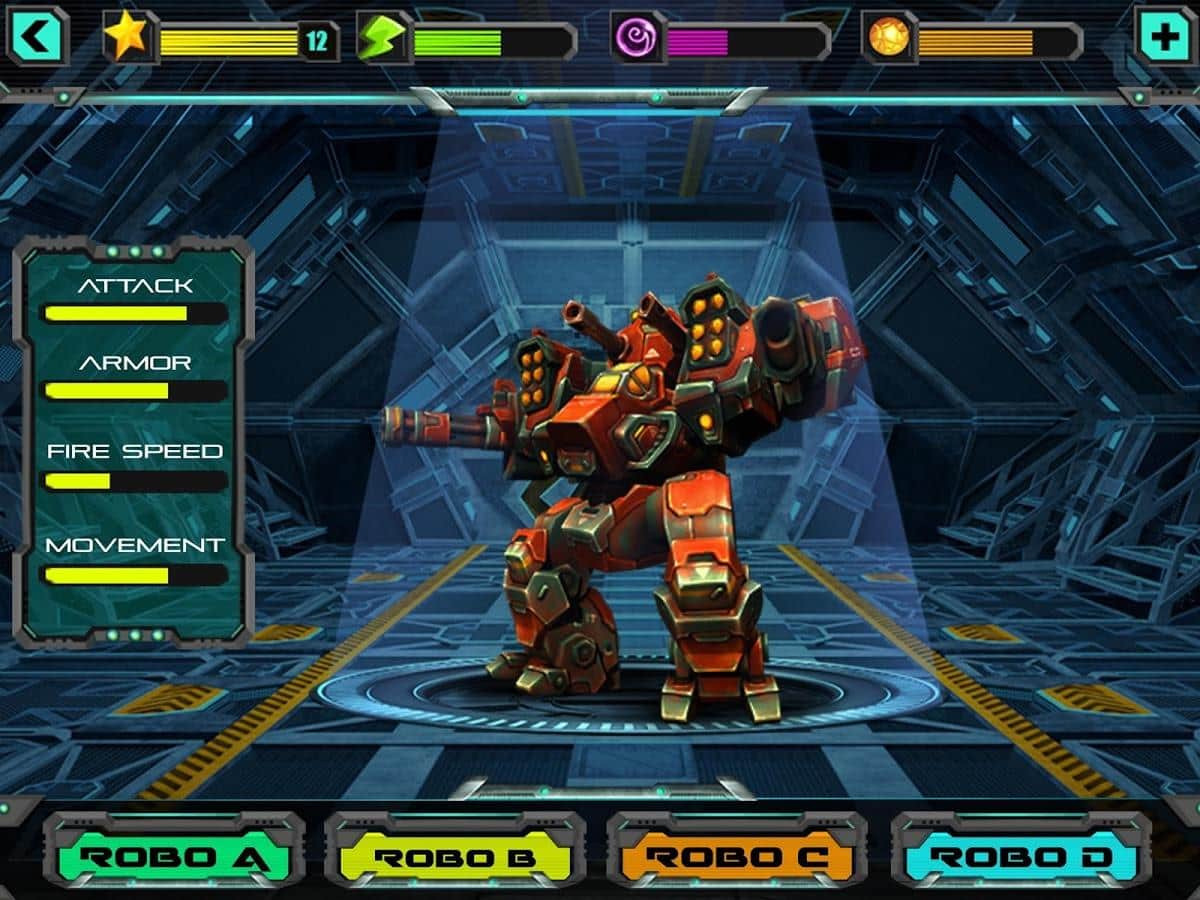Click the gold star level icon
Image resolution: width=1200 pixels, height=900 pixels.
click(128, 38)
